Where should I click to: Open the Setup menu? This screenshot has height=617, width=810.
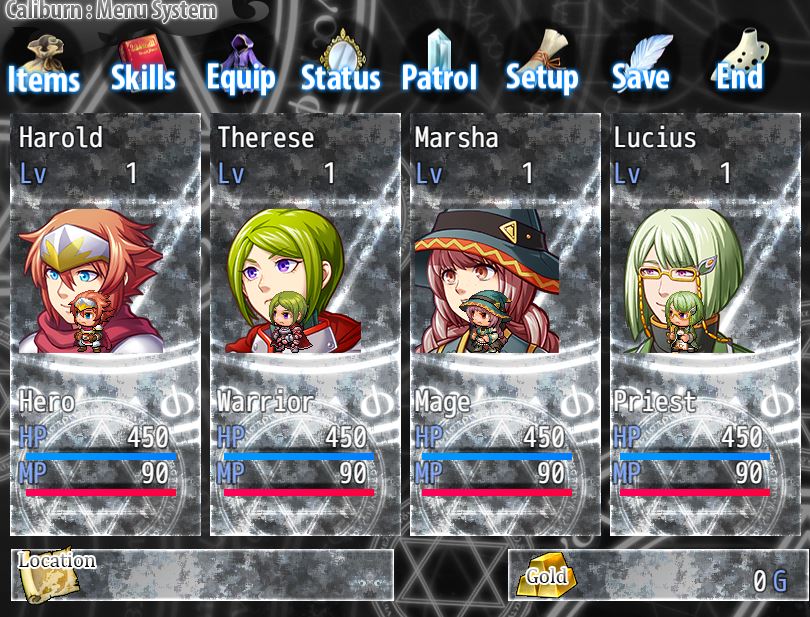point(541,66)
